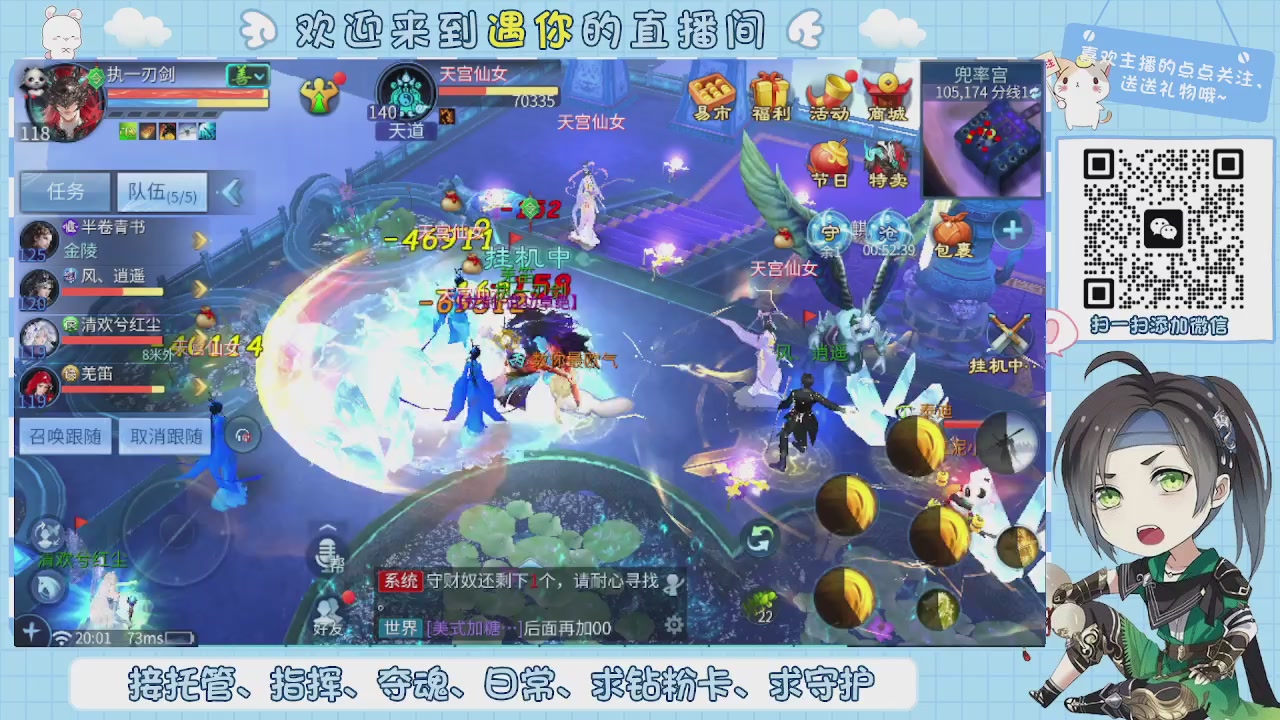The image size is (1280, 720).
Task: Open the 好友 friends icon
Action: tap(326, 614)
